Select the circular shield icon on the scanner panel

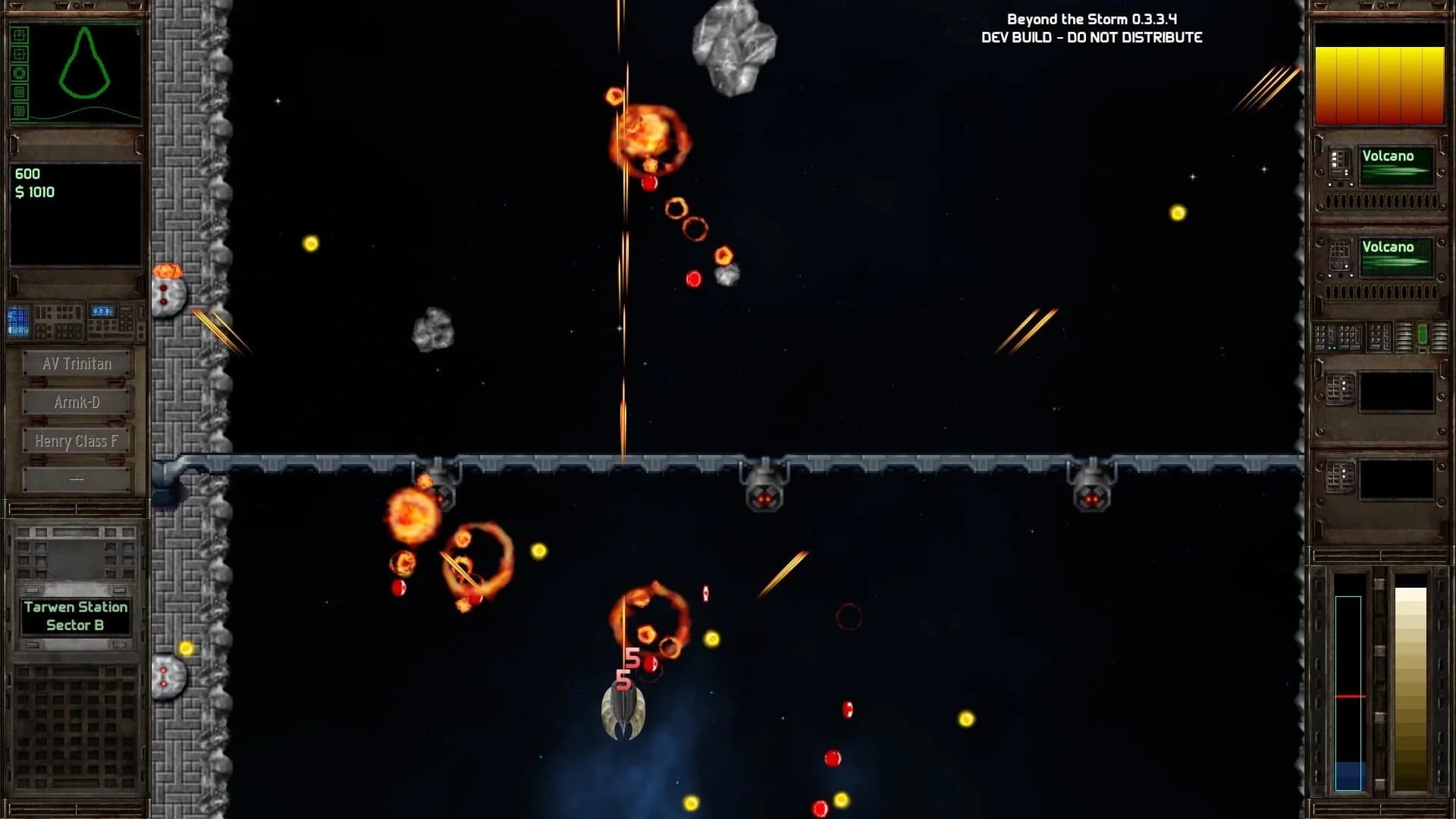(x=19, y=72)
